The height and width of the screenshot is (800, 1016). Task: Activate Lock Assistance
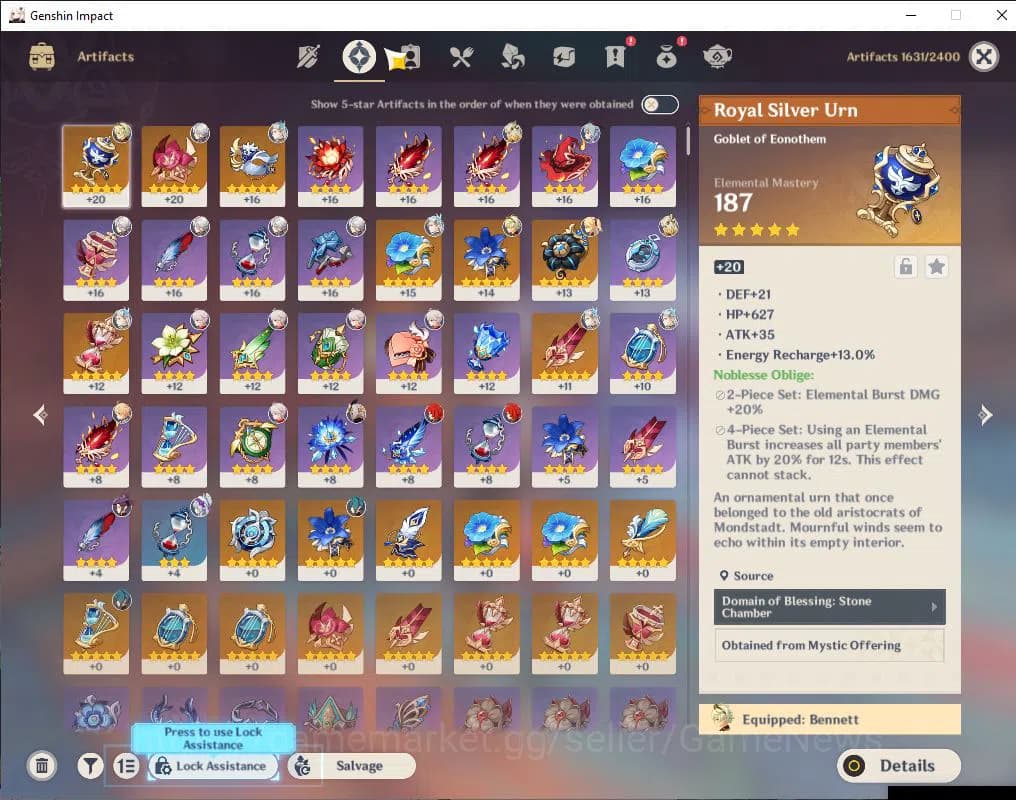point(213,766)
